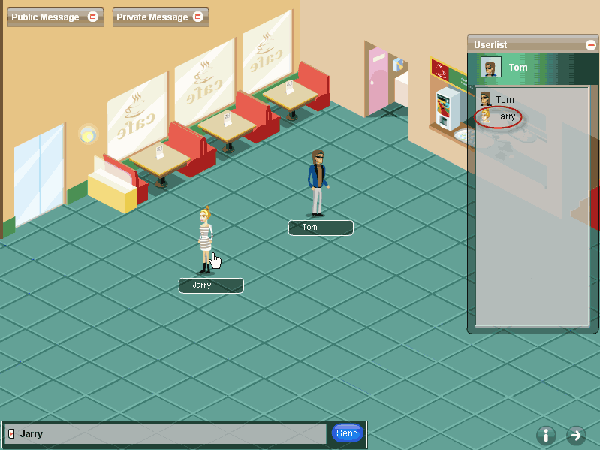Click the arrow exit button
The width and height of the screenshot is (600, 450).
point(576,435)
